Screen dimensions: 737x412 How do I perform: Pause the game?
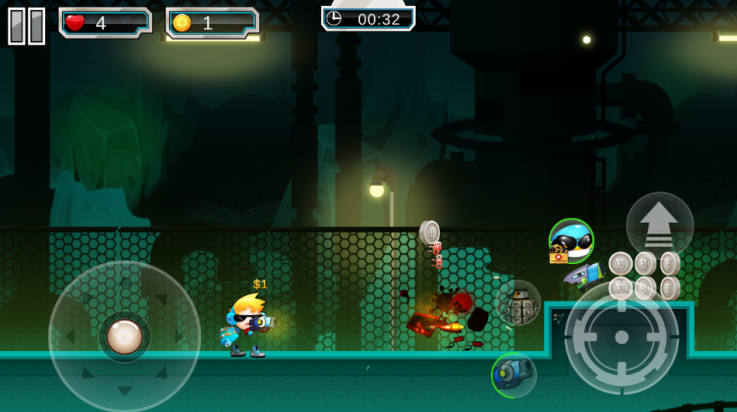(27, 25)
